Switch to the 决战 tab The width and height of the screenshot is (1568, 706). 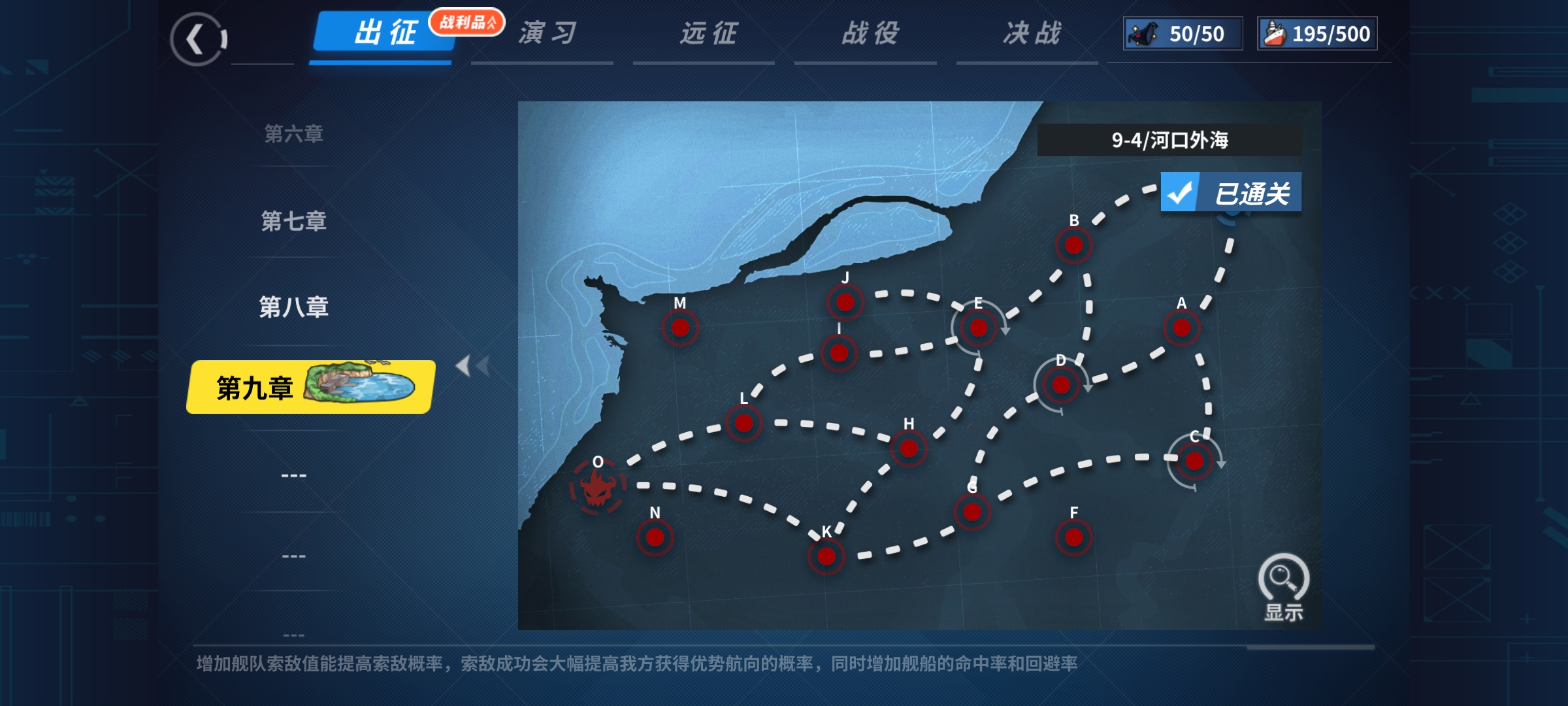[x=1032, y=33]
